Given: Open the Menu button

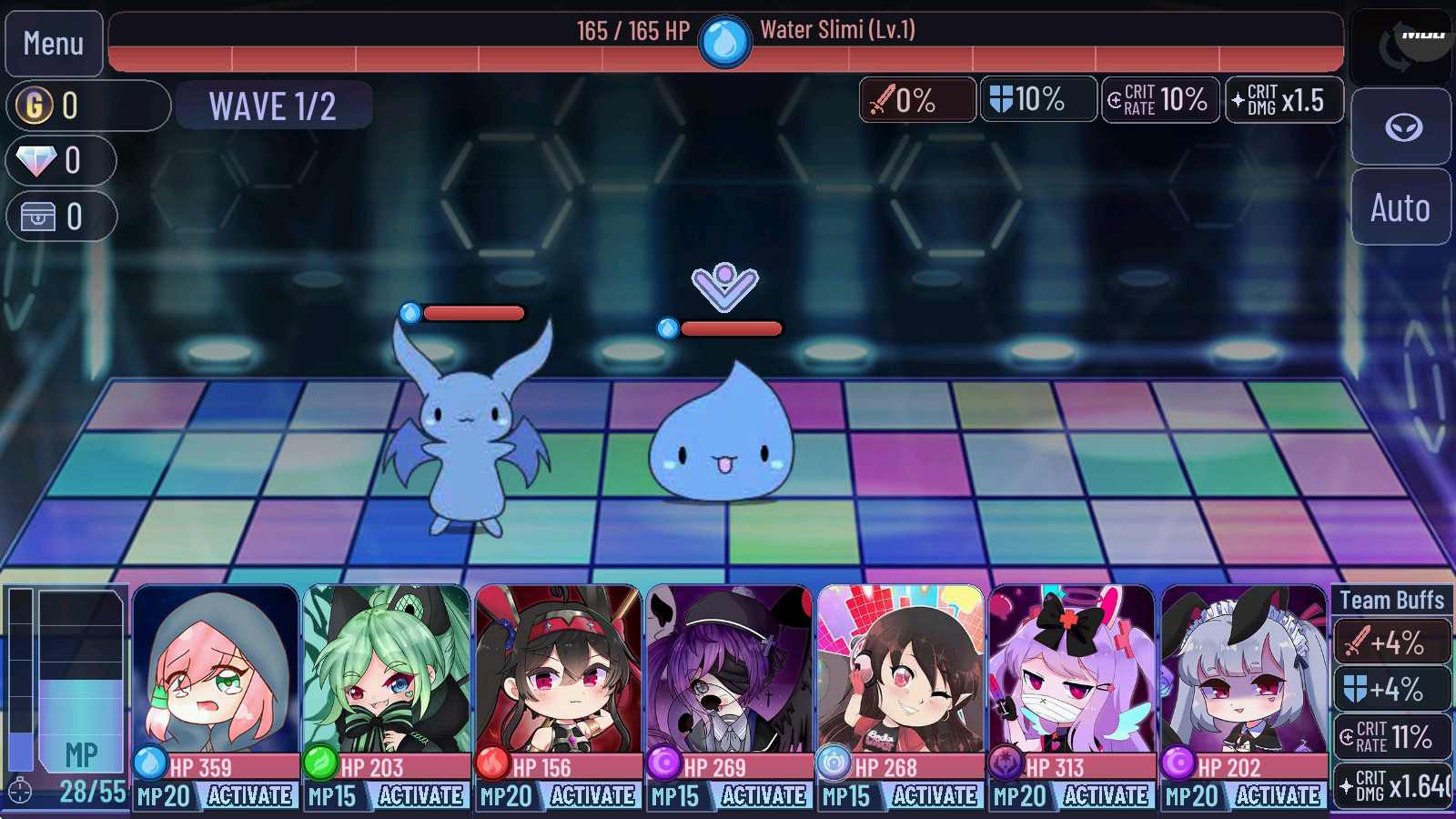Looking at the screenshot, I should pyautogui.click(x=54, y=44).
